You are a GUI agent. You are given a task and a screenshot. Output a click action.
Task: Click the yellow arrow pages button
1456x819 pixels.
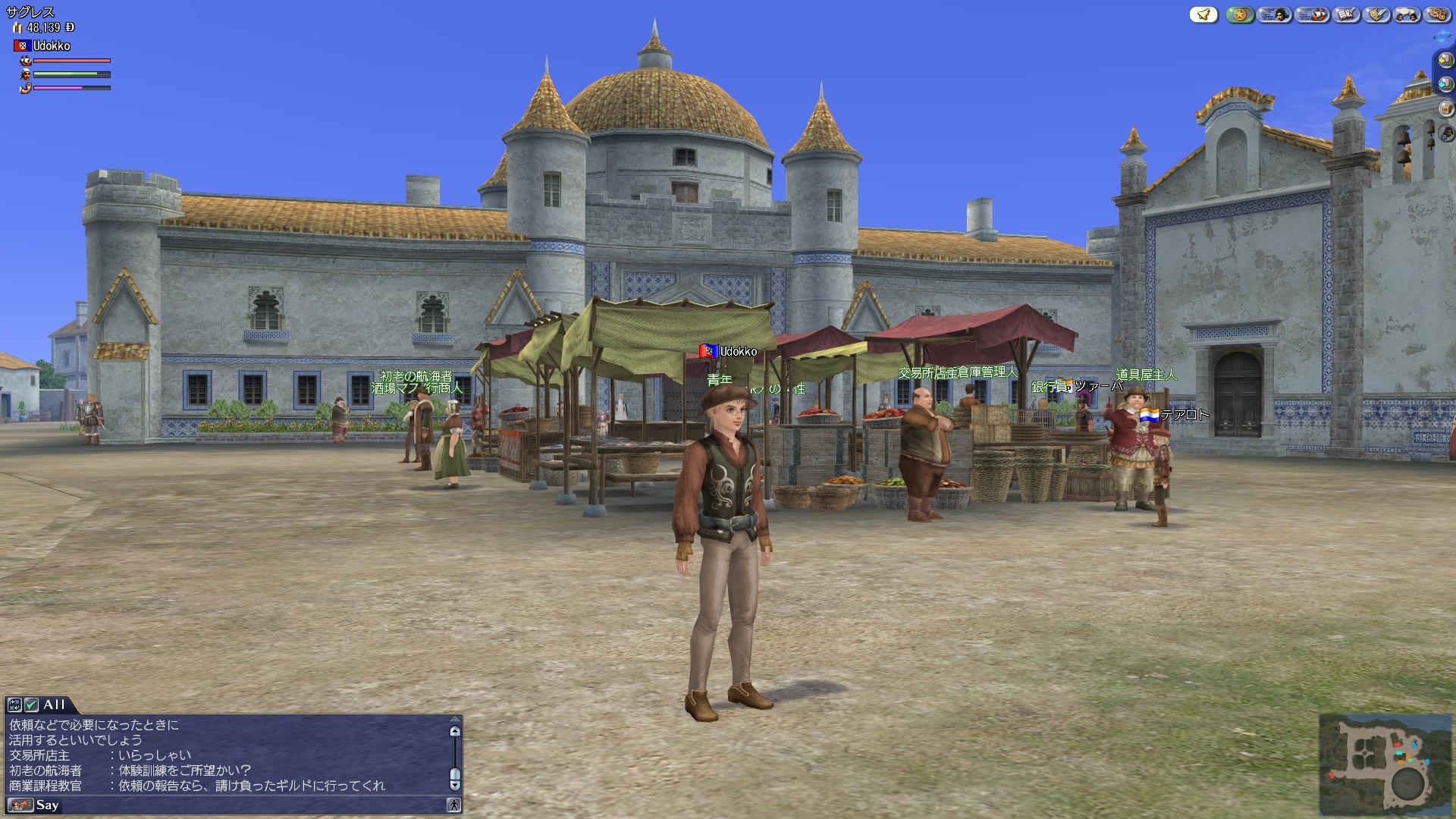tap(1445, 60)
